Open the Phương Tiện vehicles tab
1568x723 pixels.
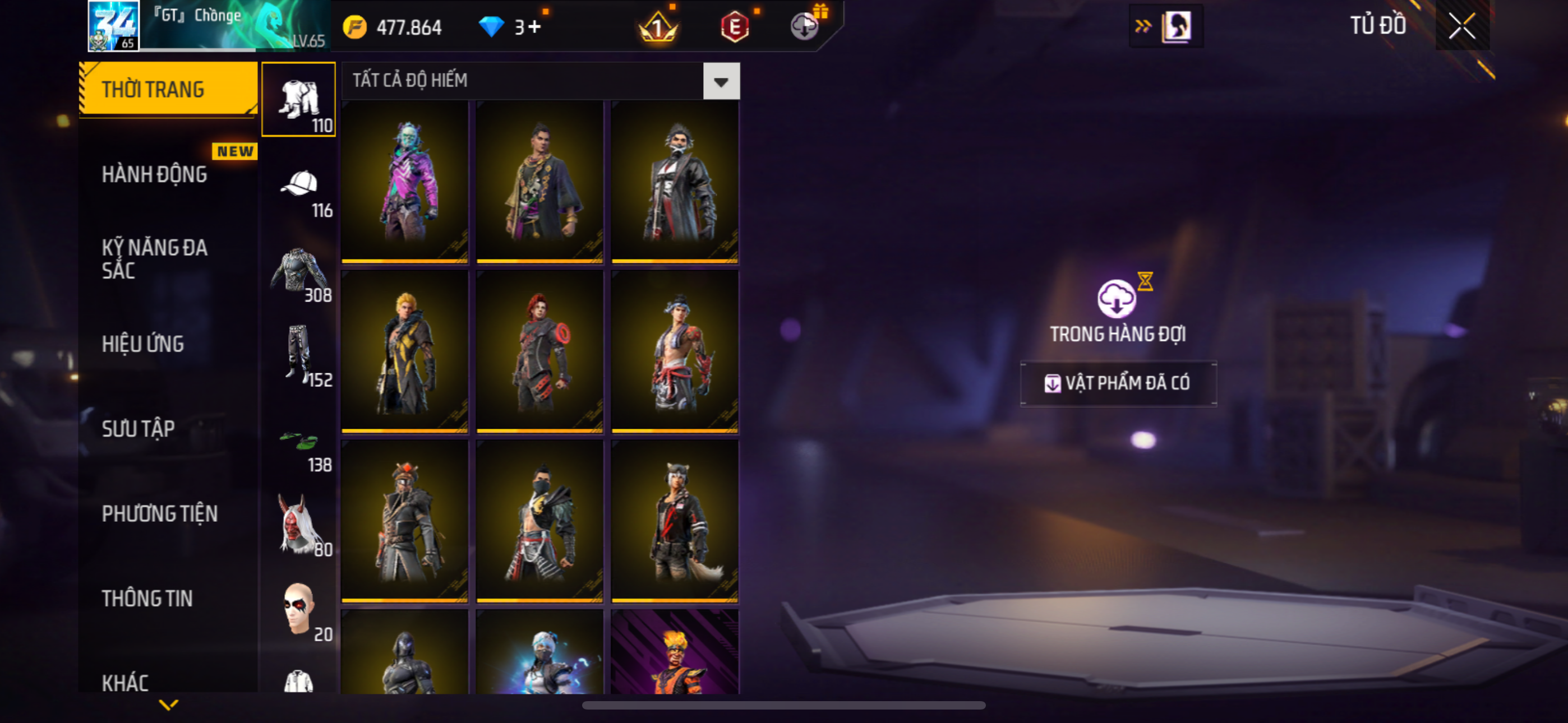(x=159, y=513)
